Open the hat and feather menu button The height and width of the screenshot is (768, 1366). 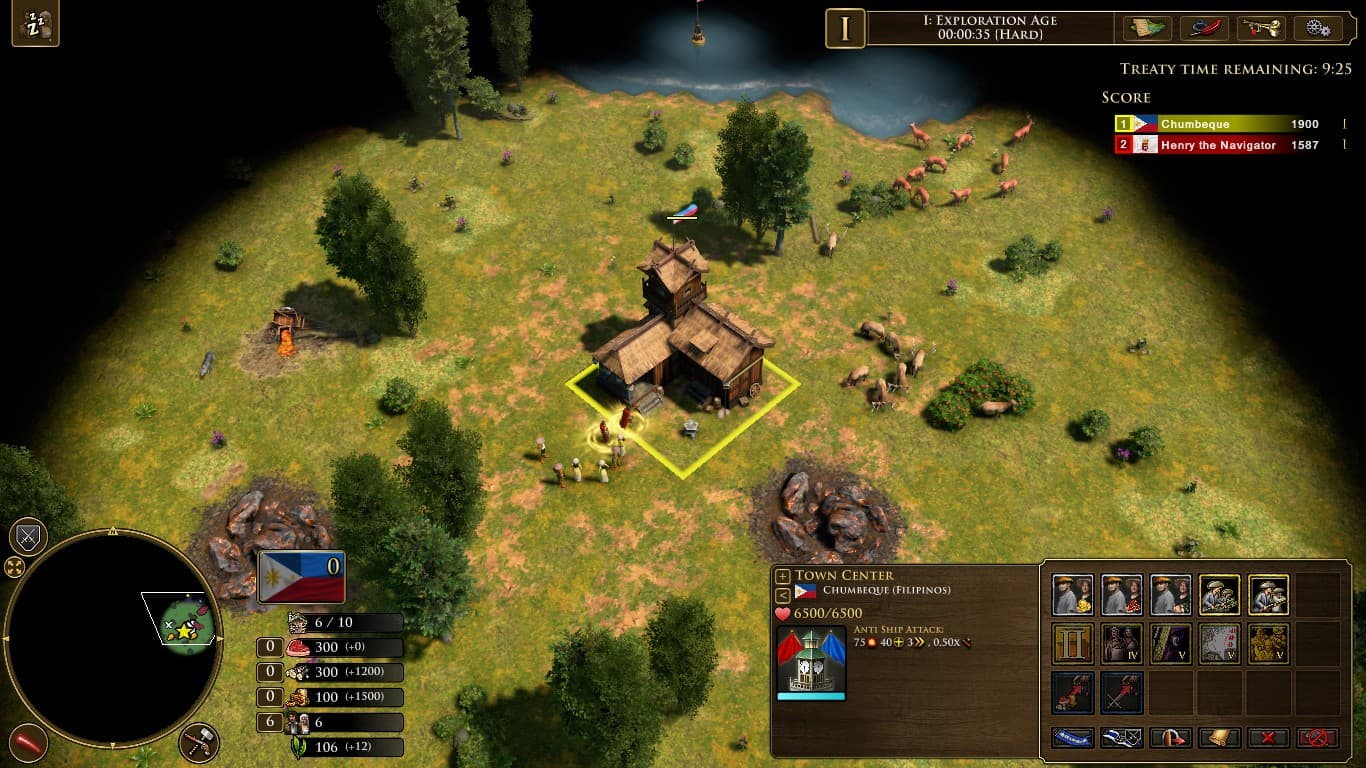click(1204, 28)
